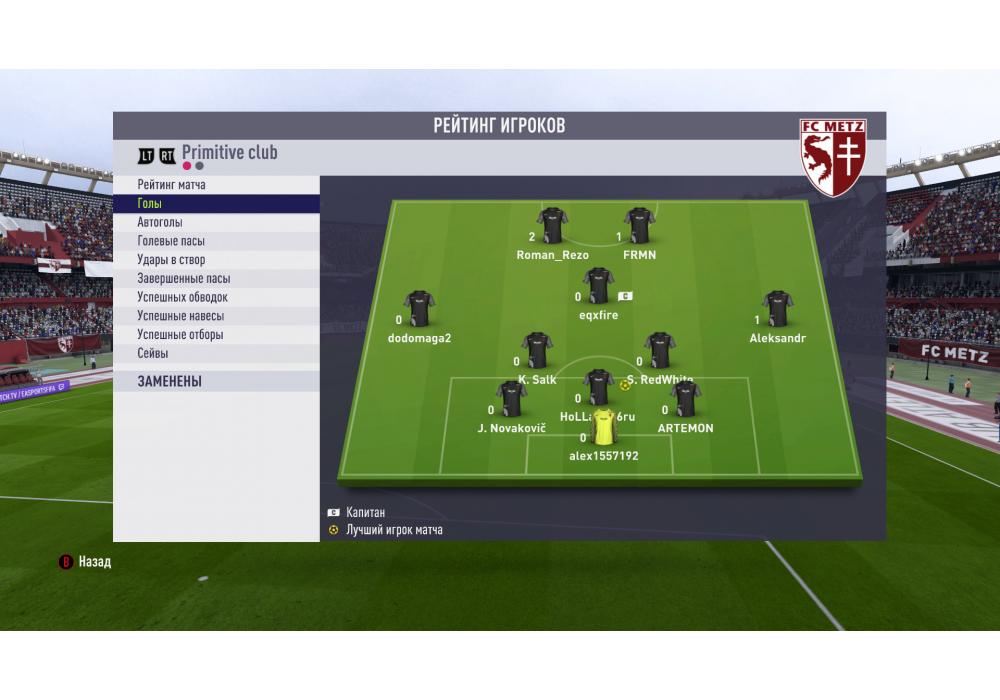Image resolution: width=1000 pixels, height=700 pixels.
Task: Pick the FRMN player shirt
Action: coord(639,227)
